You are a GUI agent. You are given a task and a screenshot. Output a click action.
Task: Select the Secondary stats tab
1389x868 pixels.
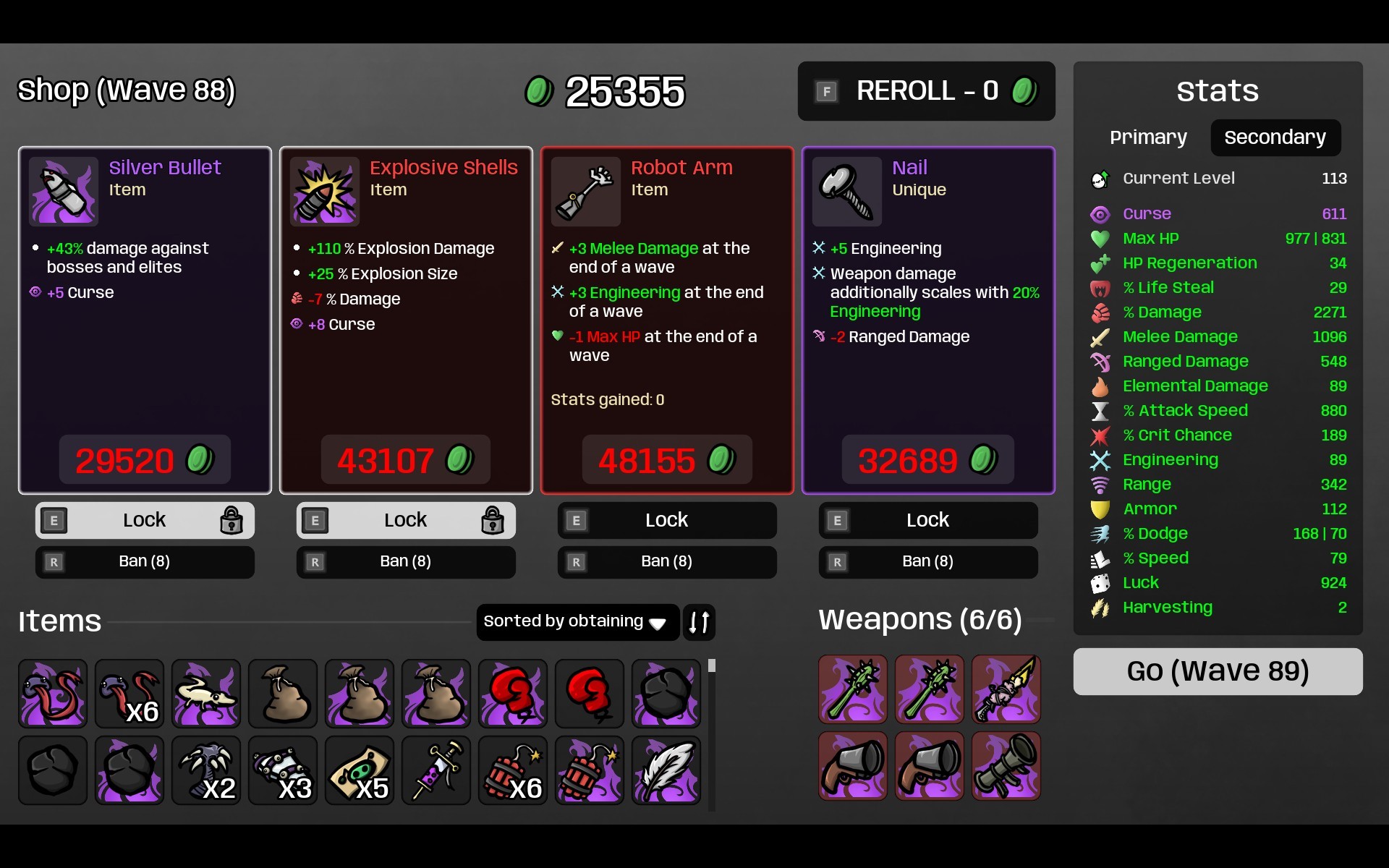coord(1275,137)
